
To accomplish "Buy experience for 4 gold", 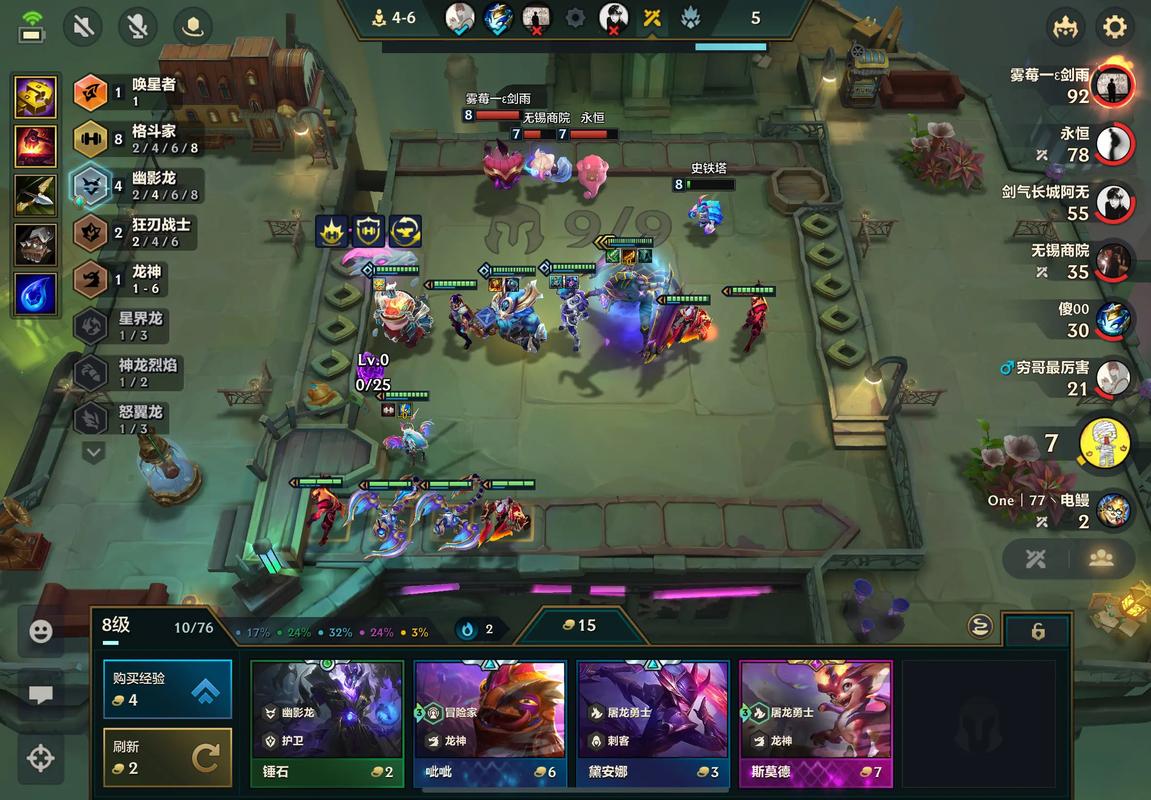I will pyautogui.click(x=167, y=688).
